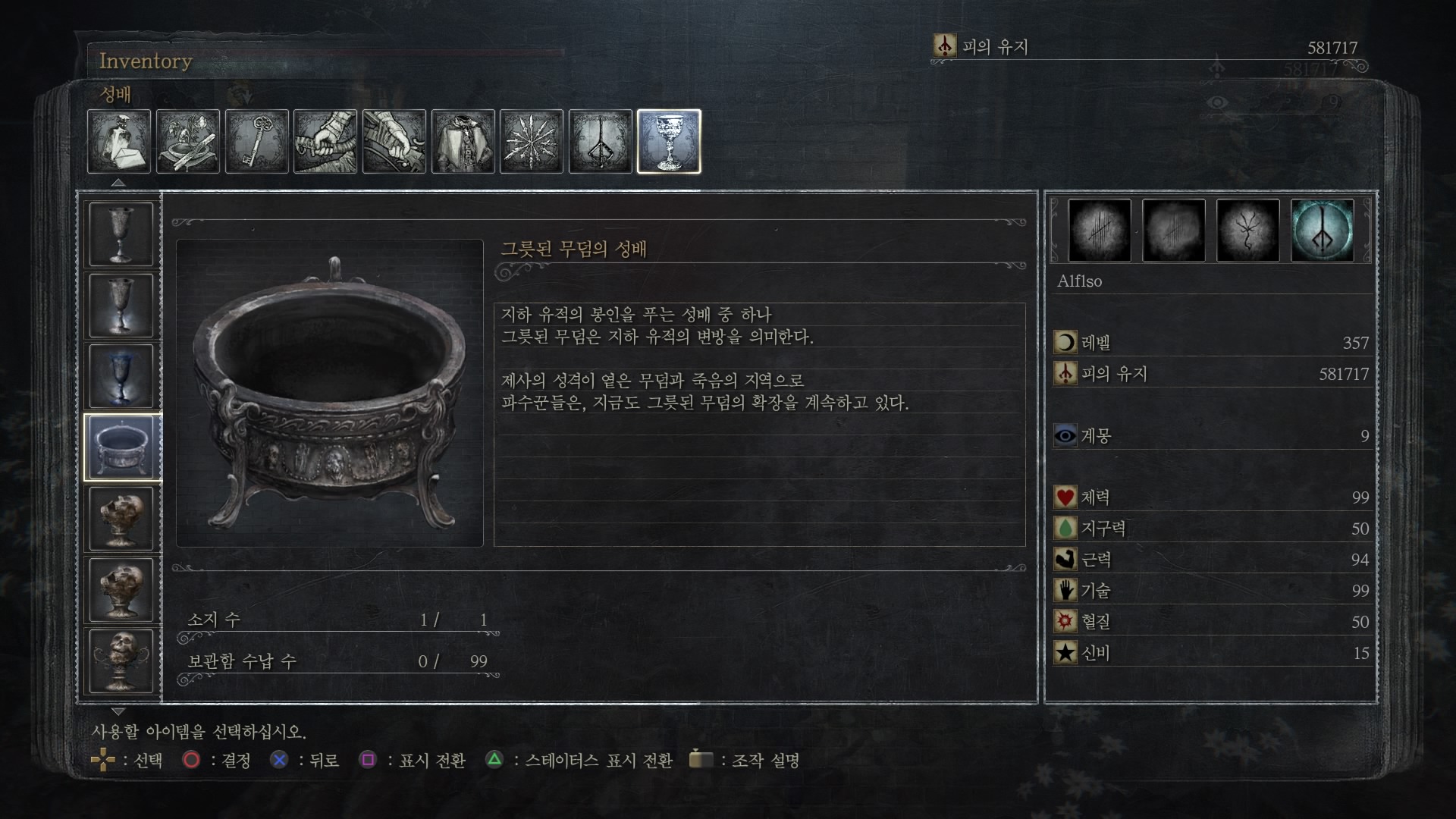Open the attire coat tab
Image resolution: width=1456 pixels, height=819 pixels.
[x=463, y=142]
